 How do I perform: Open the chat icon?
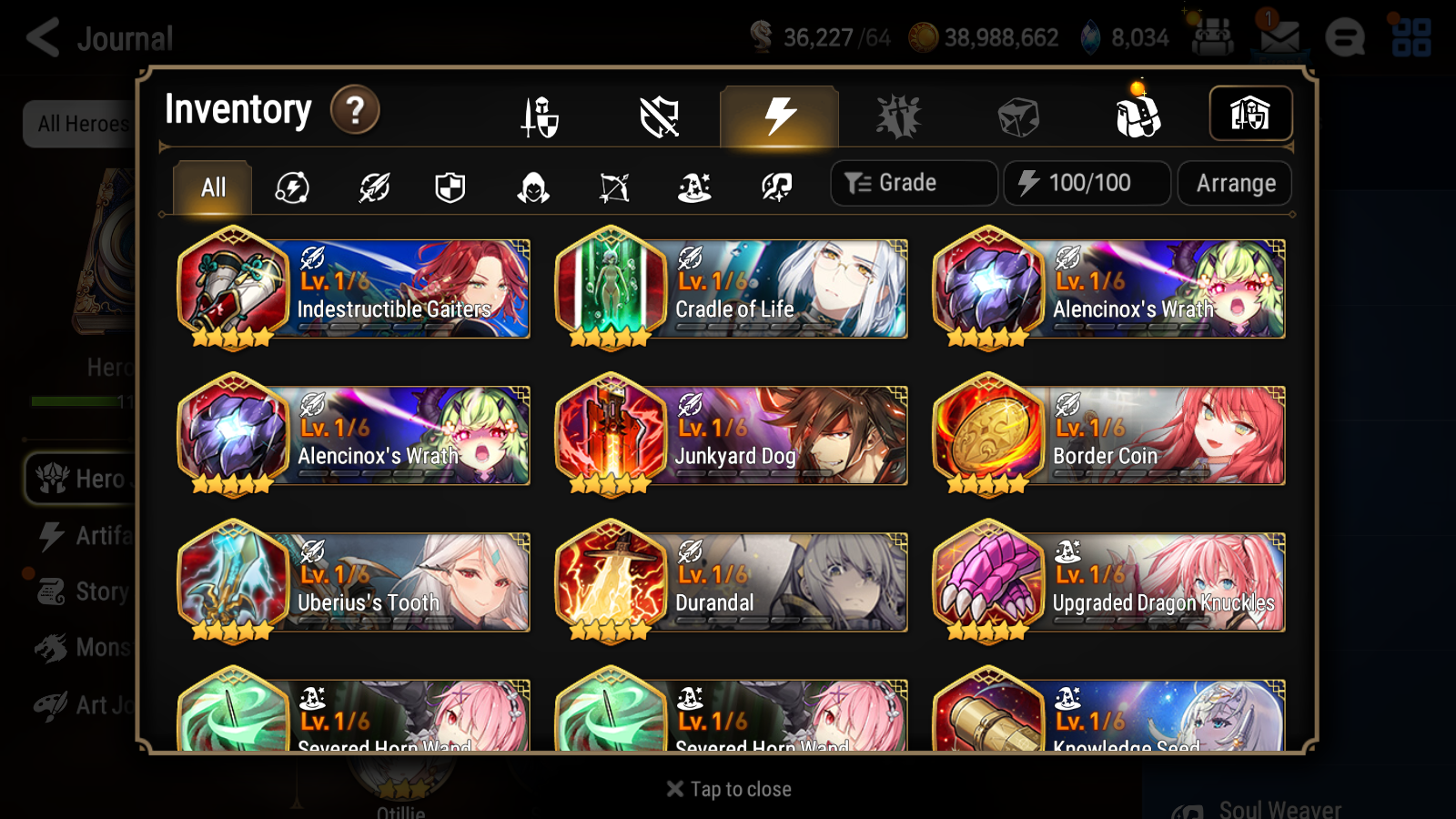click(x=1346, y=37)
